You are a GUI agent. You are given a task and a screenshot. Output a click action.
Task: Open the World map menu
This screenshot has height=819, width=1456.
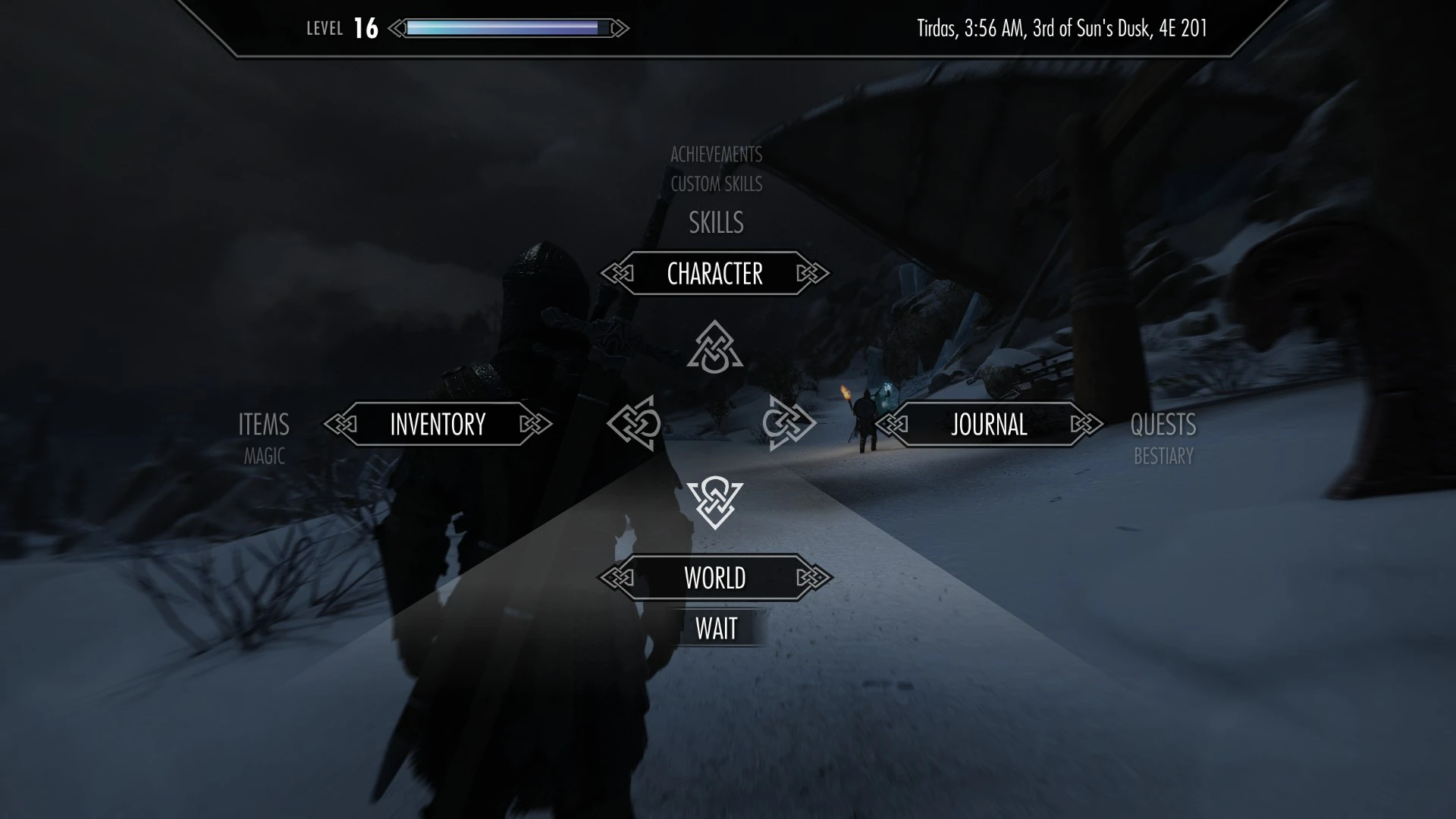[x=715, y=578]
